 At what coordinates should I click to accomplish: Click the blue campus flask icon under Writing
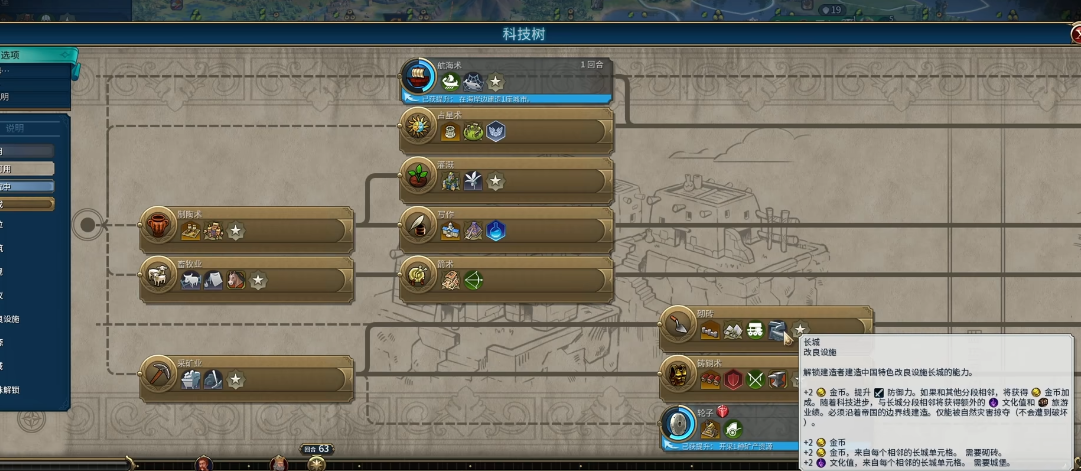(496, 231)
